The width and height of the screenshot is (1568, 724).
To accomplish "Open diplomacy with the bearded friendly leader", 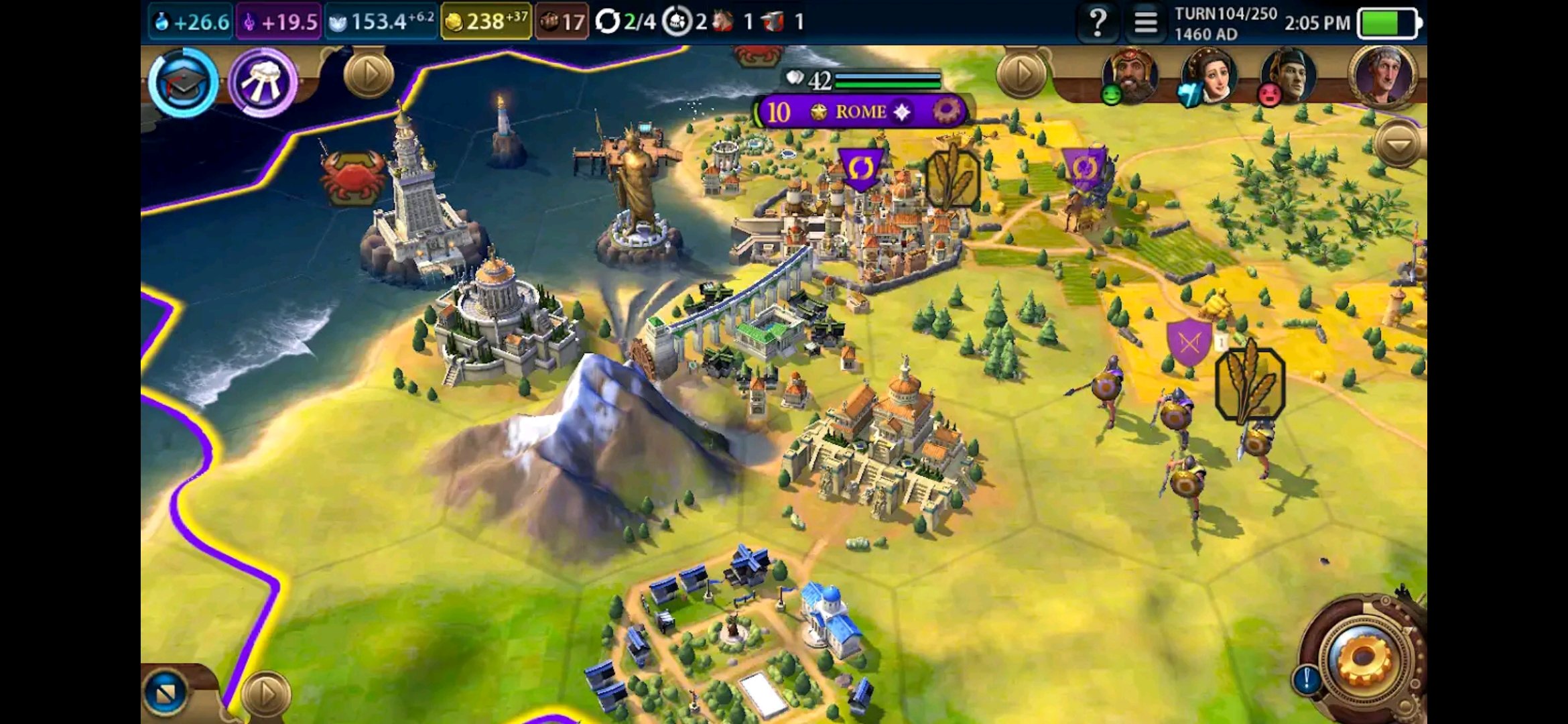I will (x=1130, y=76).
